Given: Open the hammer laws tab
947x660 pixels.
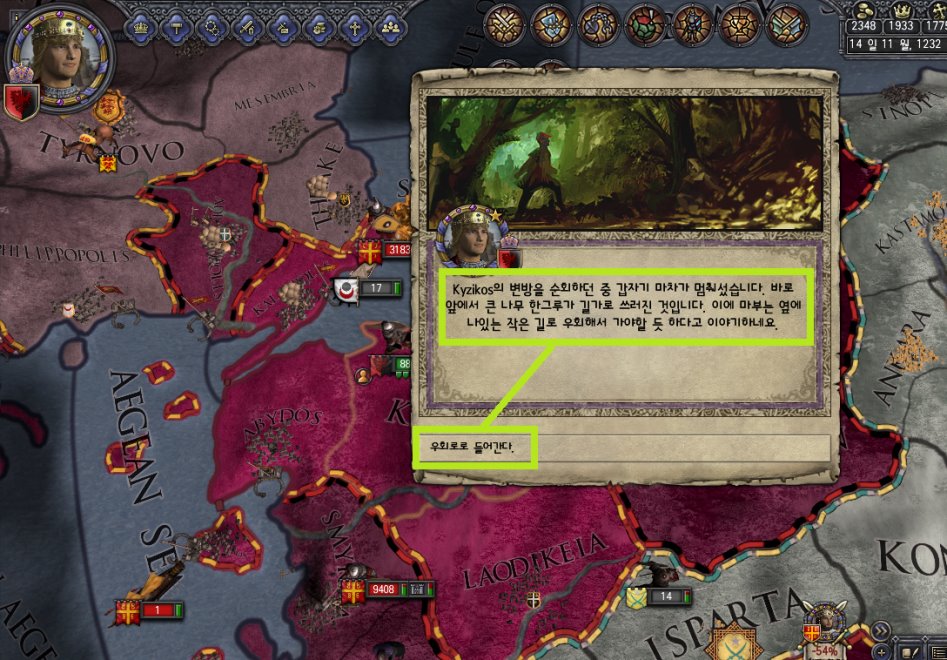Looking at the screenshot, I should pyautogui.click(x=177, y=27).
